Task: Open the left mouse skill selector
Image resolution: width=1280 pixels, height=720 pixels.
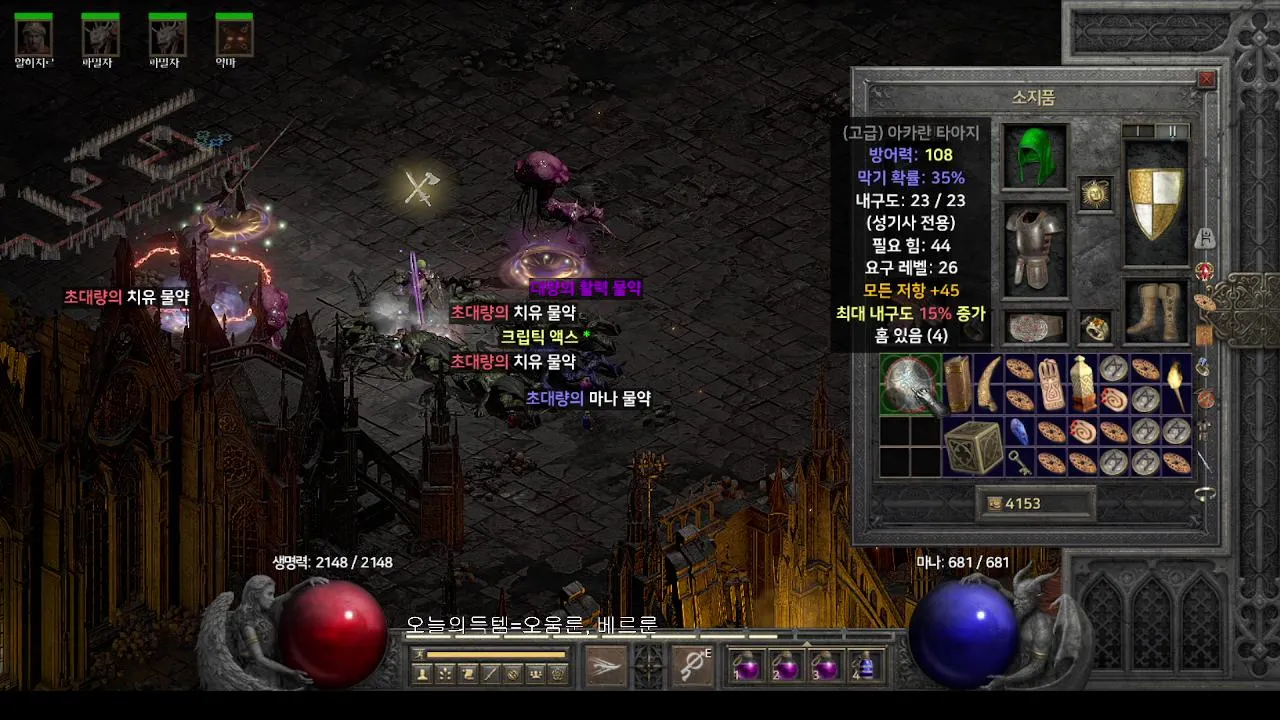Action: point(606,665)
